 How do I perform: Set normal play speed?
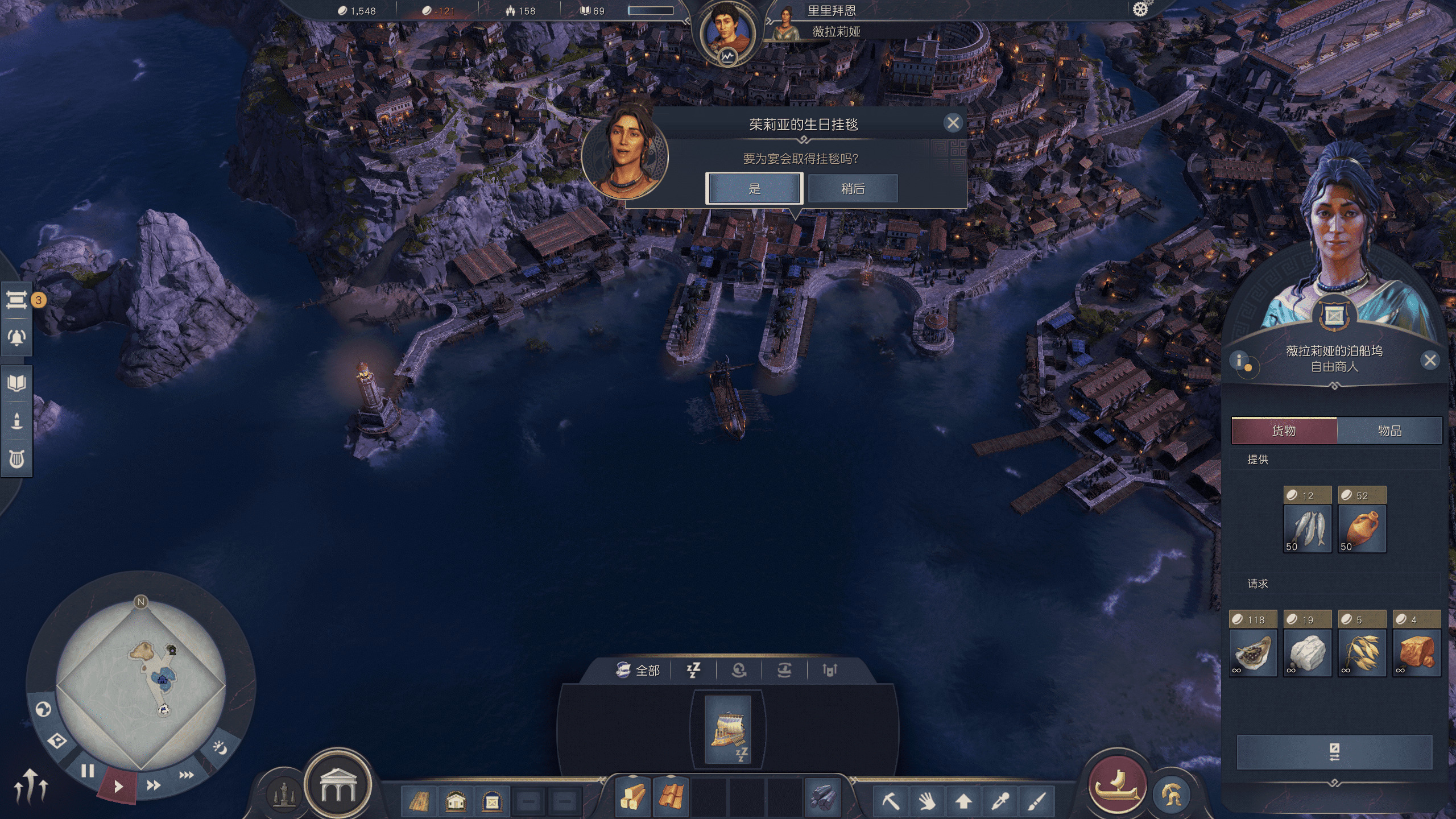pyautogui.click(x=118, y=787)
